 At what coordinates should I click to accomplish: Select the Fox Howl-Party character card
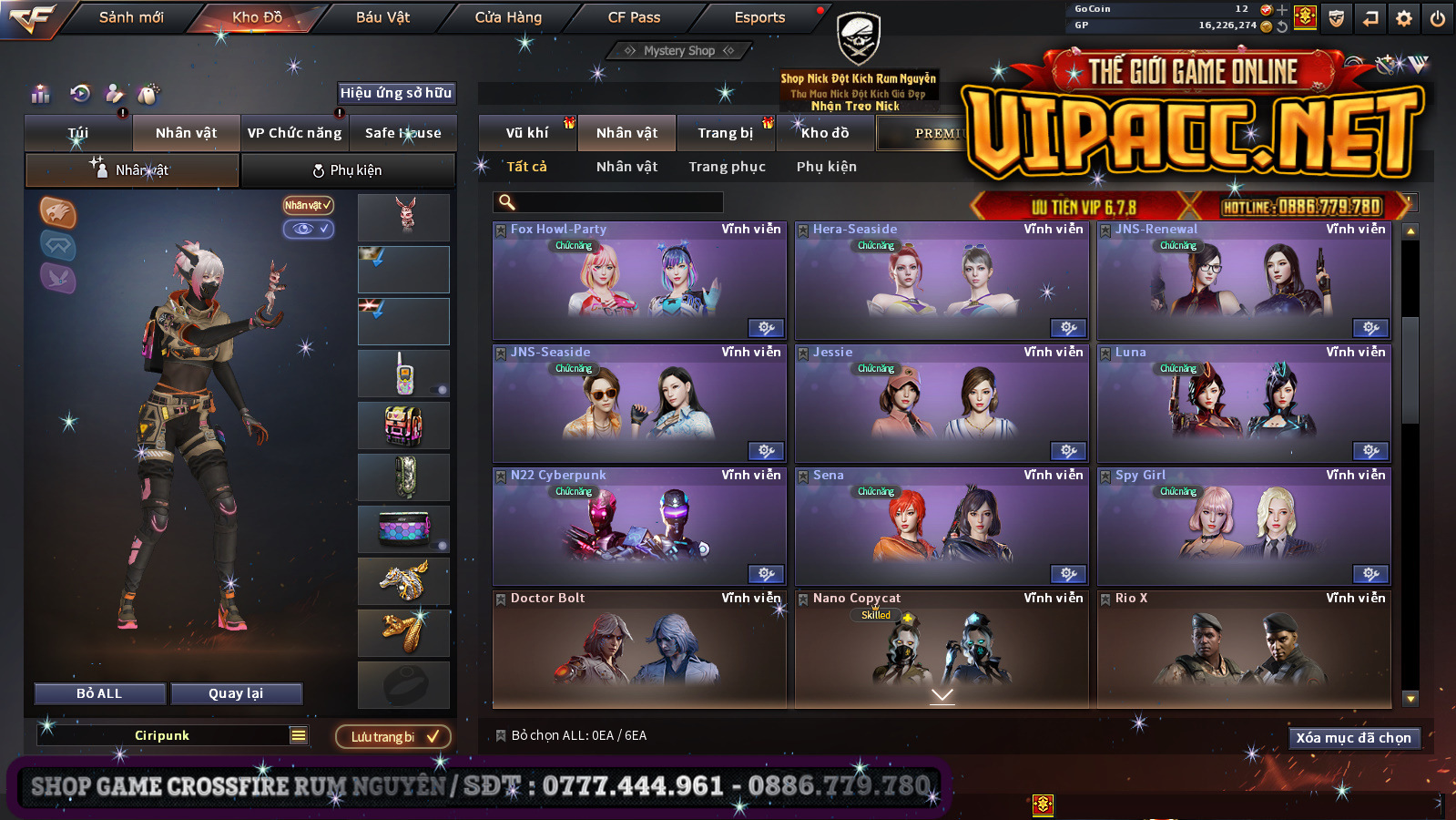pos(638,282)
